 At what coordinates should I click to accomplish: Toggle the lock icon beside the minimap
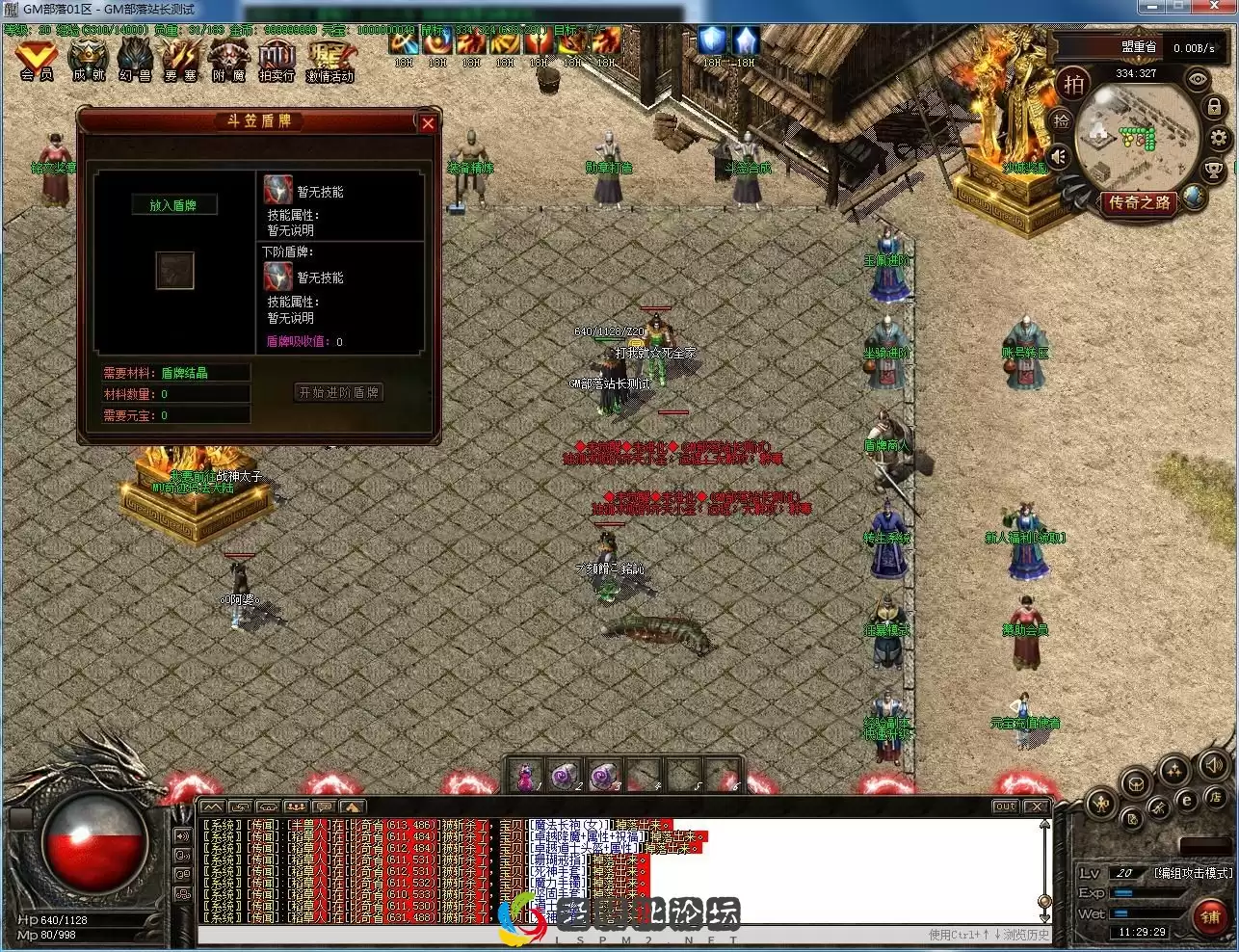pos(1214,107)
